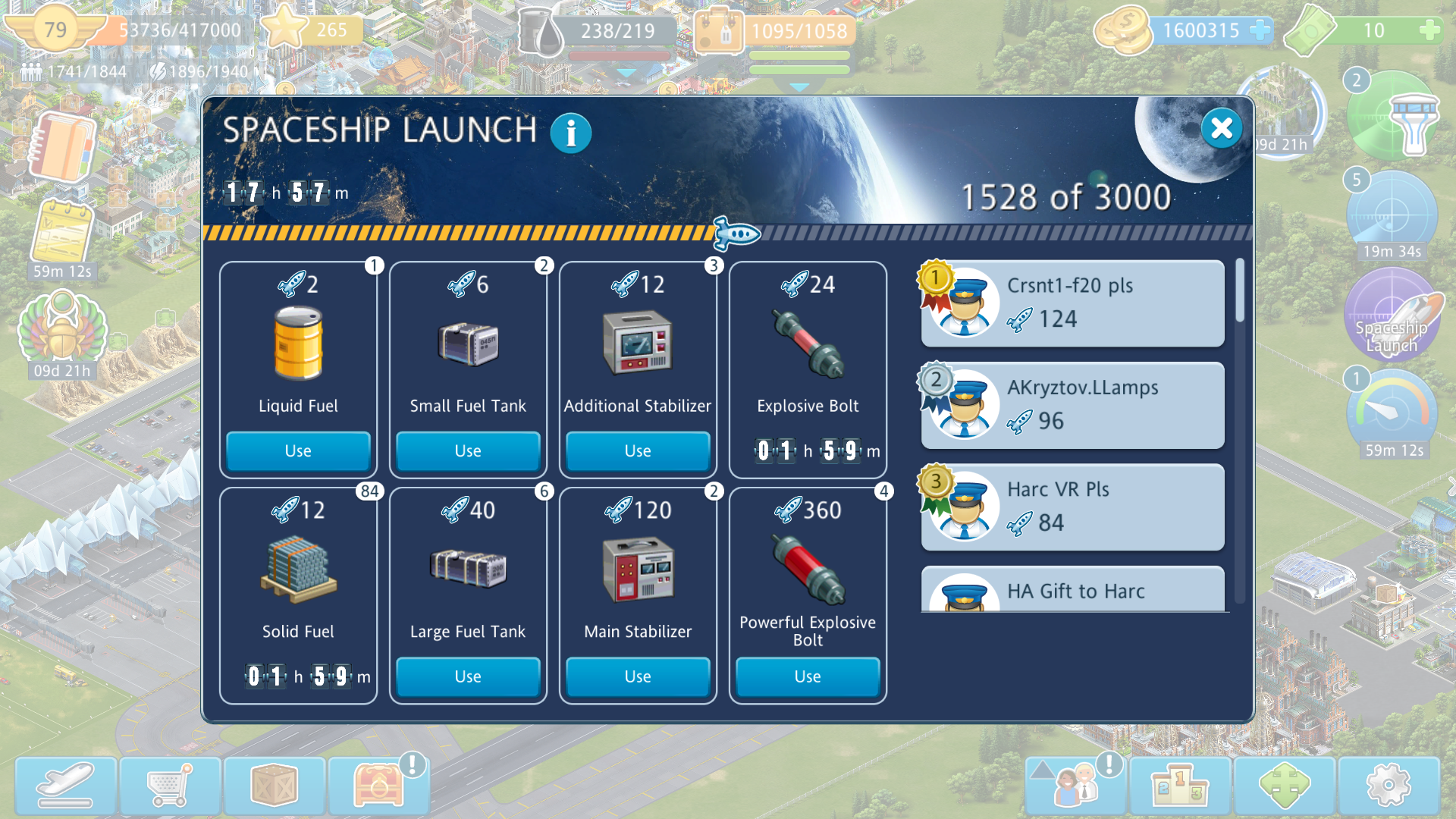Select the AKryztov.LLamps leaderboard row

(x=1072, y=405)
